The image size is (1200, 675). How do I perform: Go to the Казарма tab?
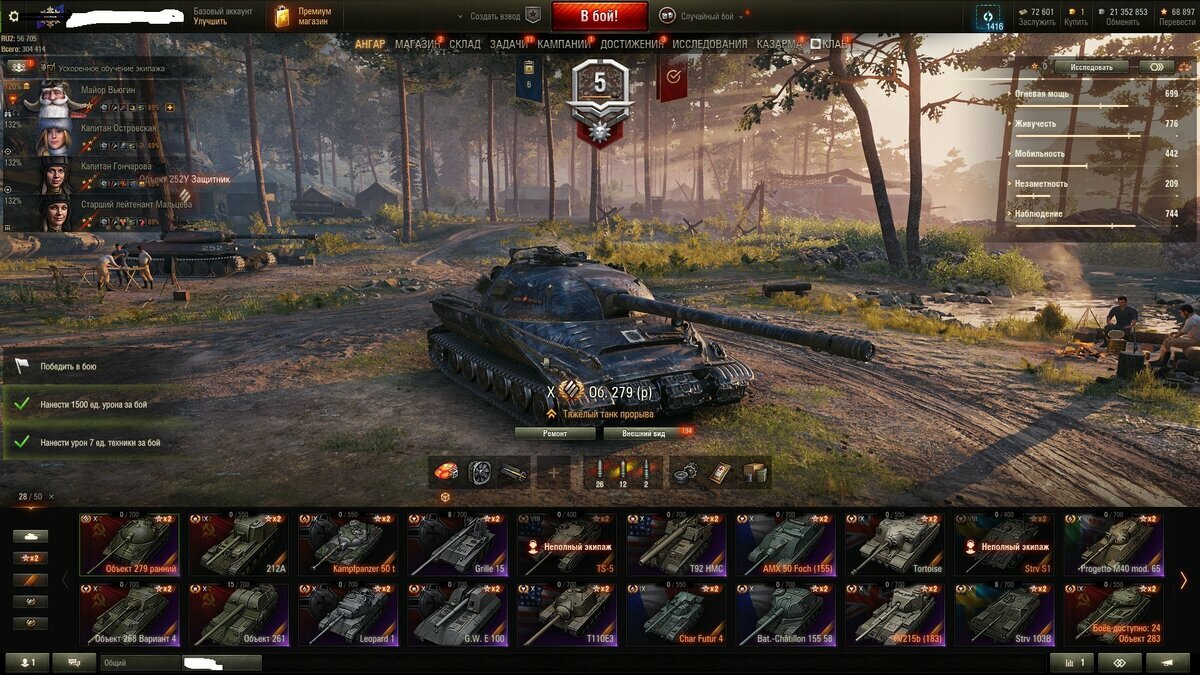[x=777, y=44]
